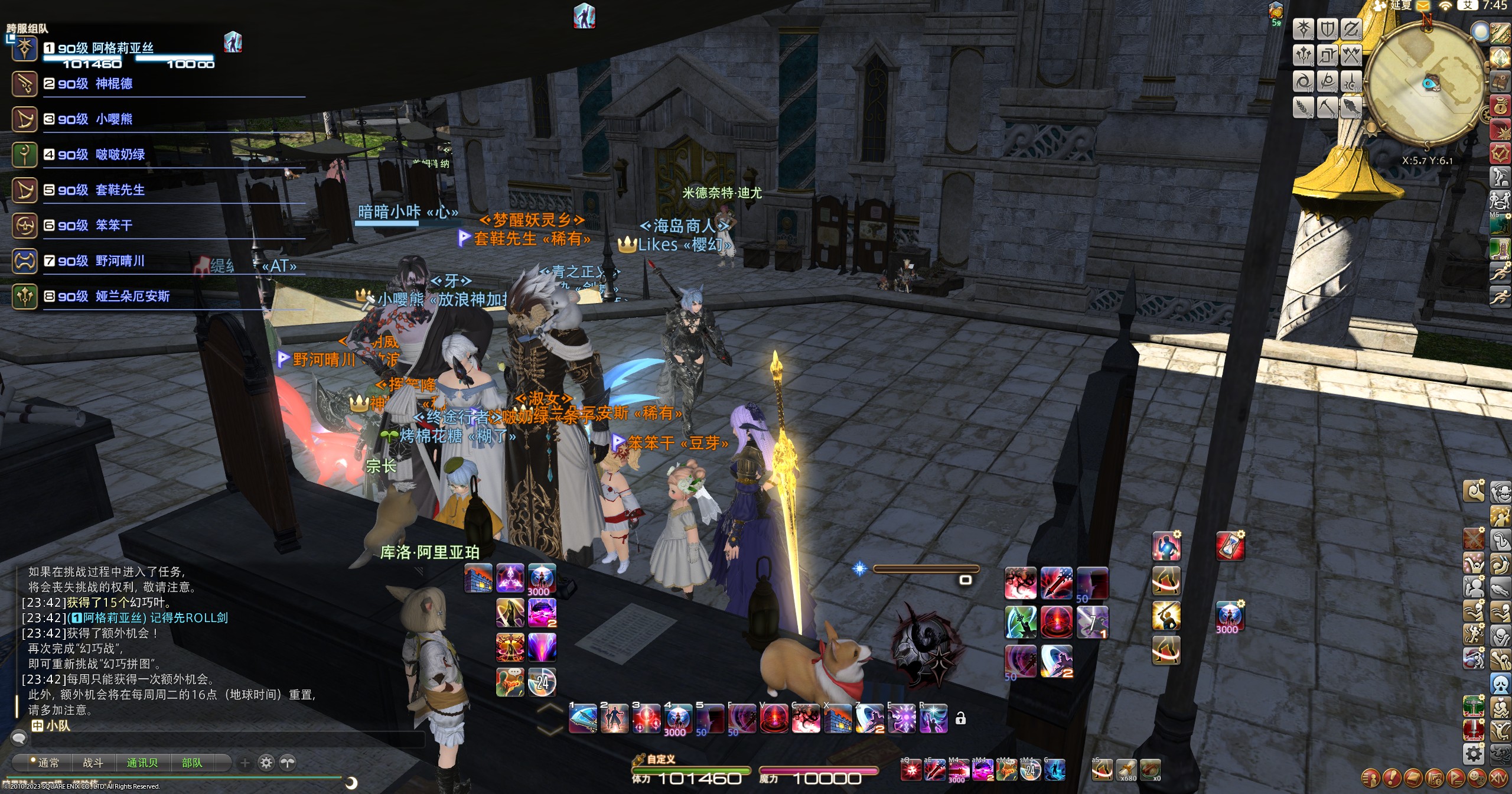Activate the castle wall ability on hotbar

[x=478, y=578]
